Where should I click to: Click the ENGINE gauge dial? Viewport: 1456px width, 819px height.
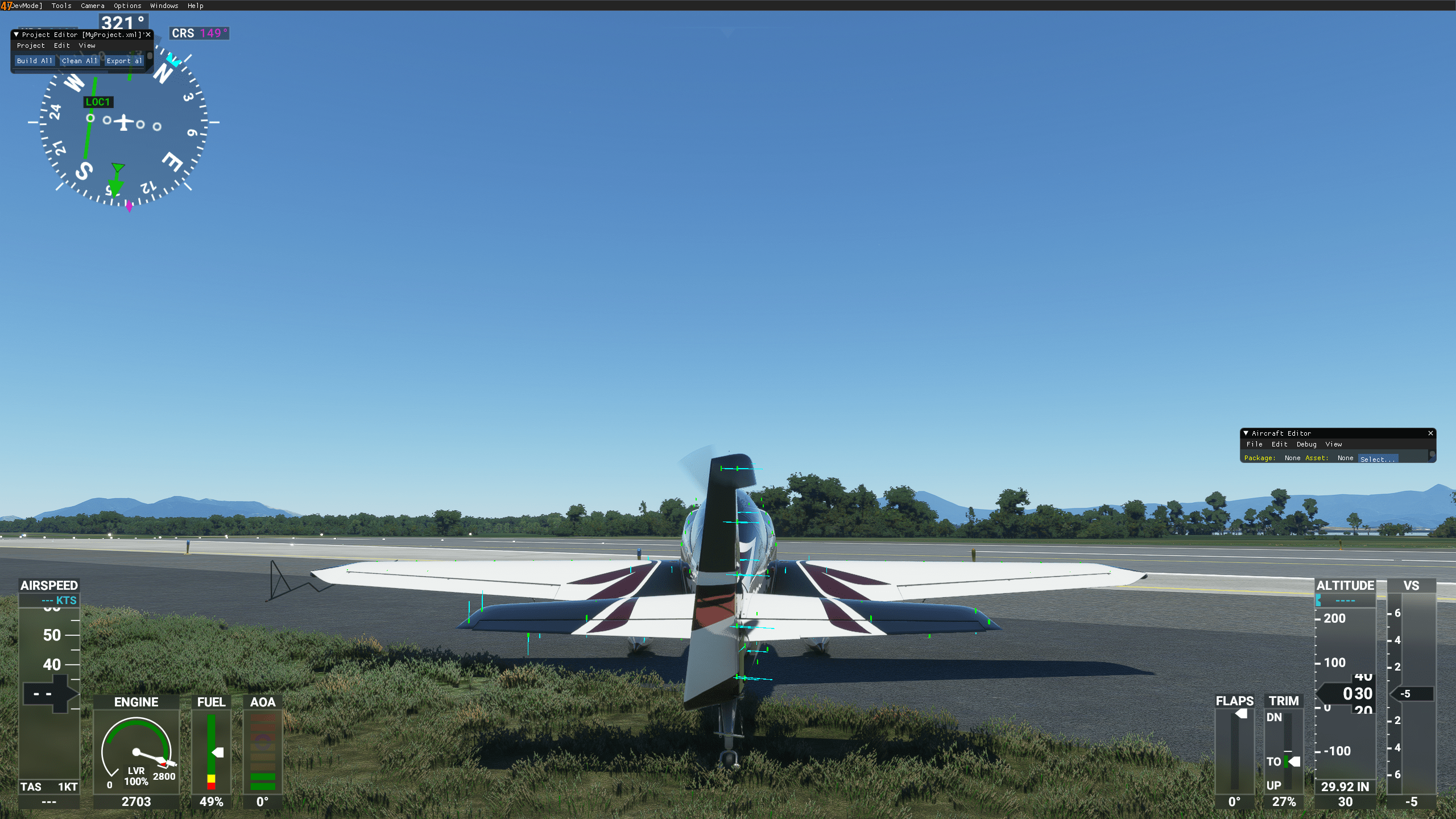pyautogui.click(x=136, y=751)
